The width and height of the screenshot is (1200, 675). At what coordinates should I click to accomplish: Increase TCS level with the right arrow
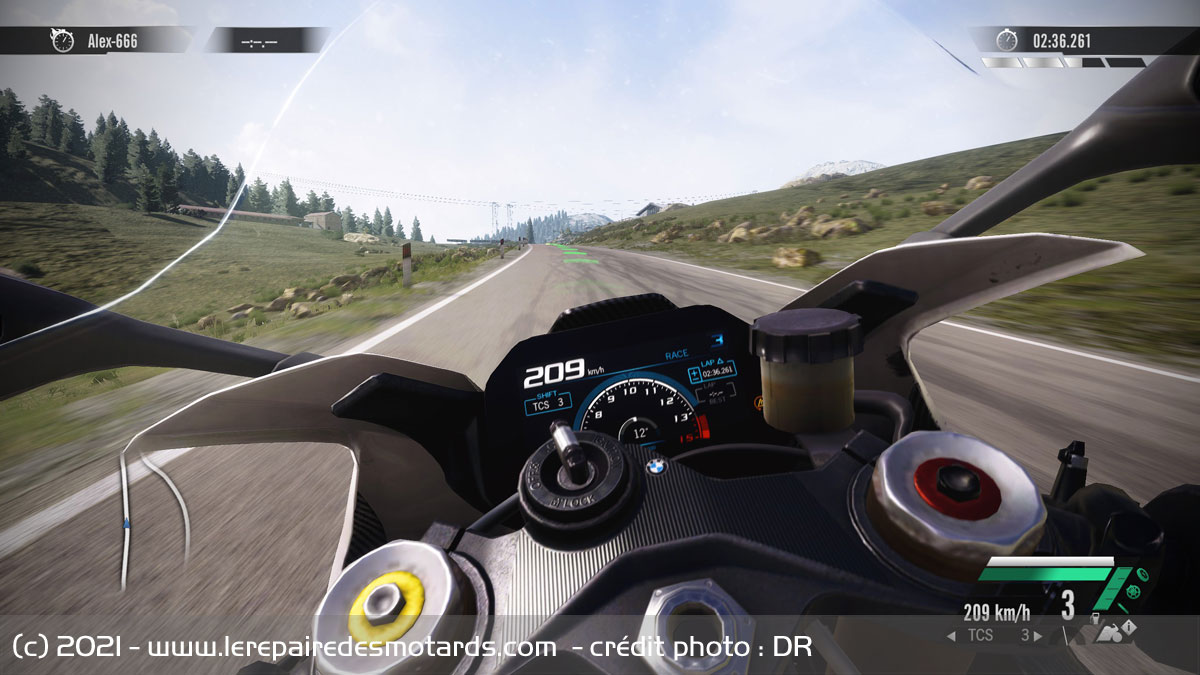[x=1038, y=635]
